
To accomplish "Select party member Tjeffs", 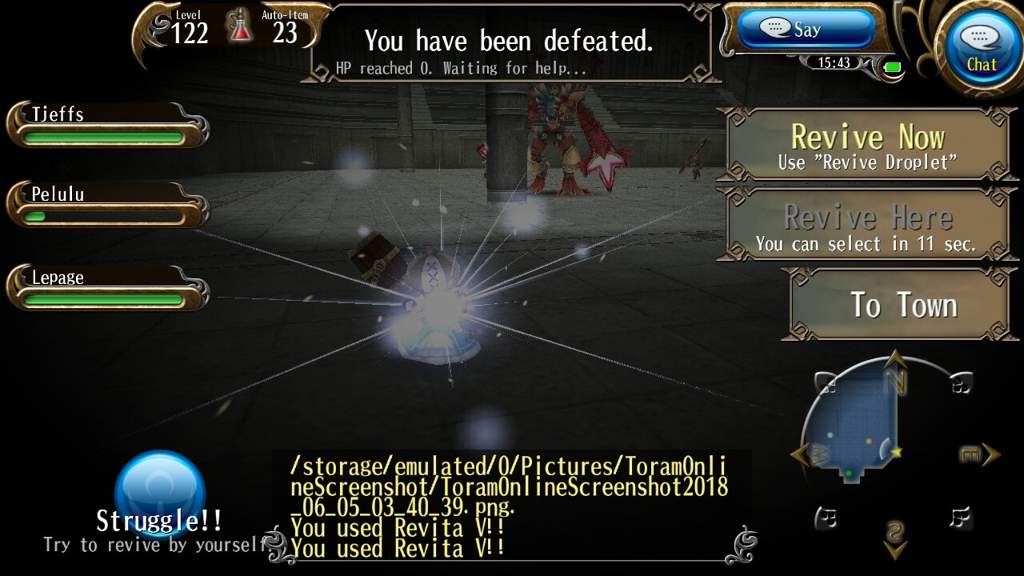I will coord(107,124).
